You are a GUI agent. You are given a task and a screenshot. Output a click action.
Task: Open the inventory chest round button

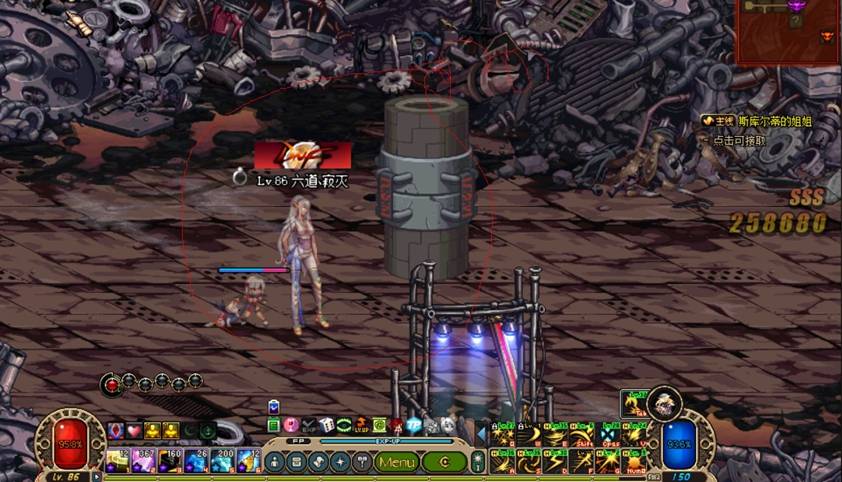pos(296,462)
